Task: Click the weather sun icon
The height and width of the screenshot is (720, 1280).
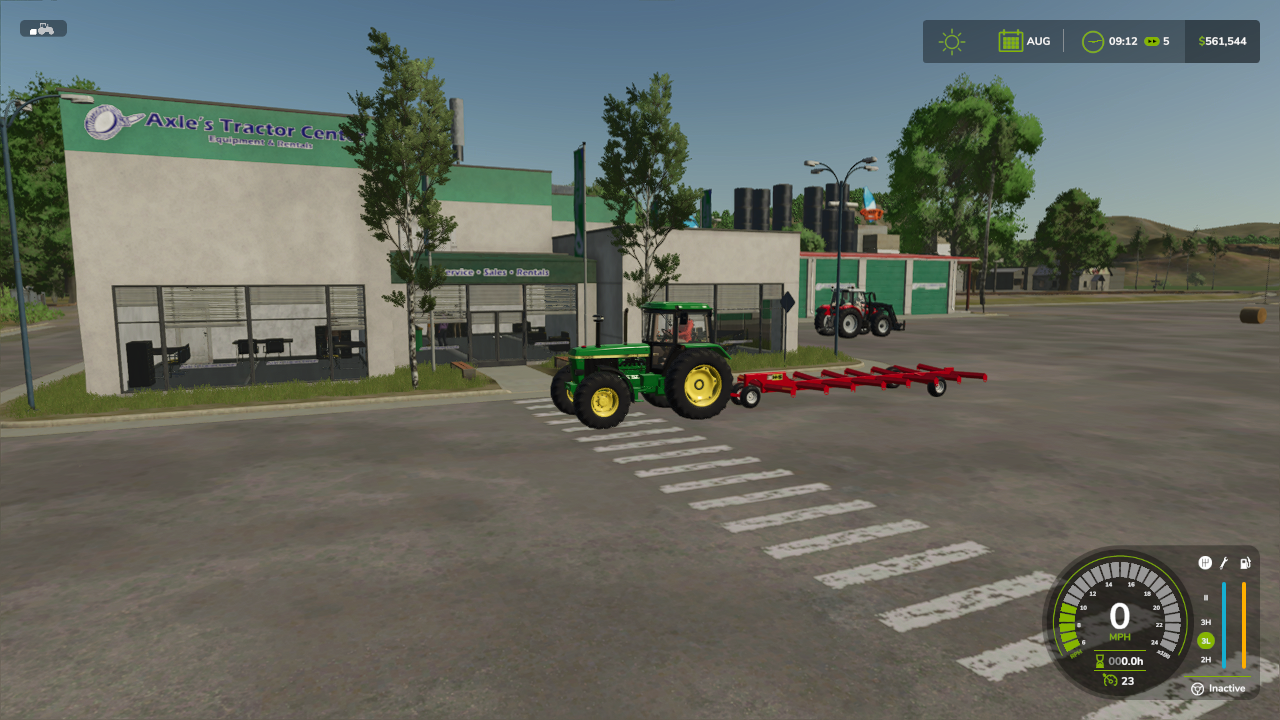Action: click(x=951, y=41)
